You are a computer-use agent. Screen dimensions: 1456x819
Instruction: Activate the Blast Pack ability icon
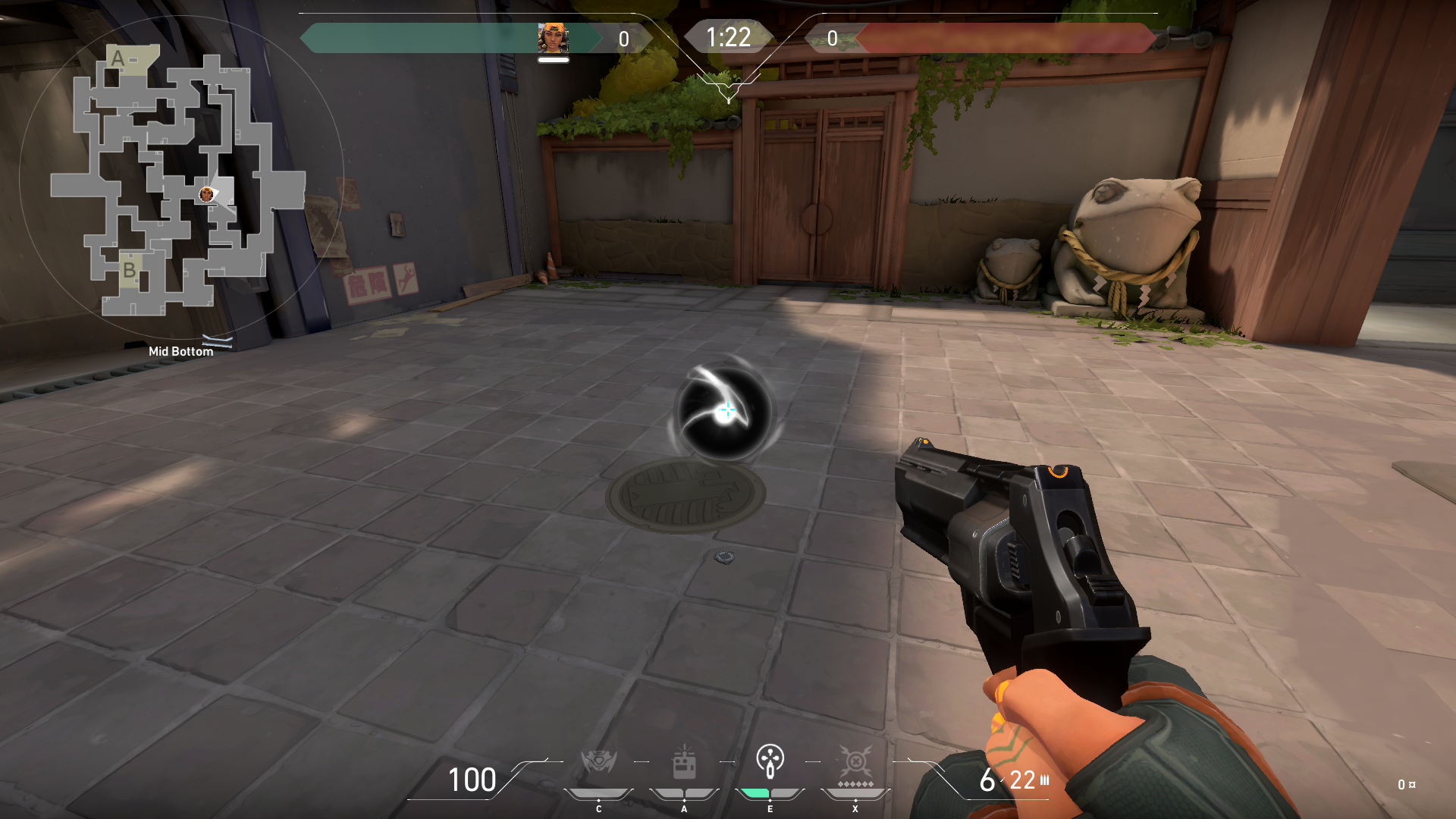pos(684,763)
